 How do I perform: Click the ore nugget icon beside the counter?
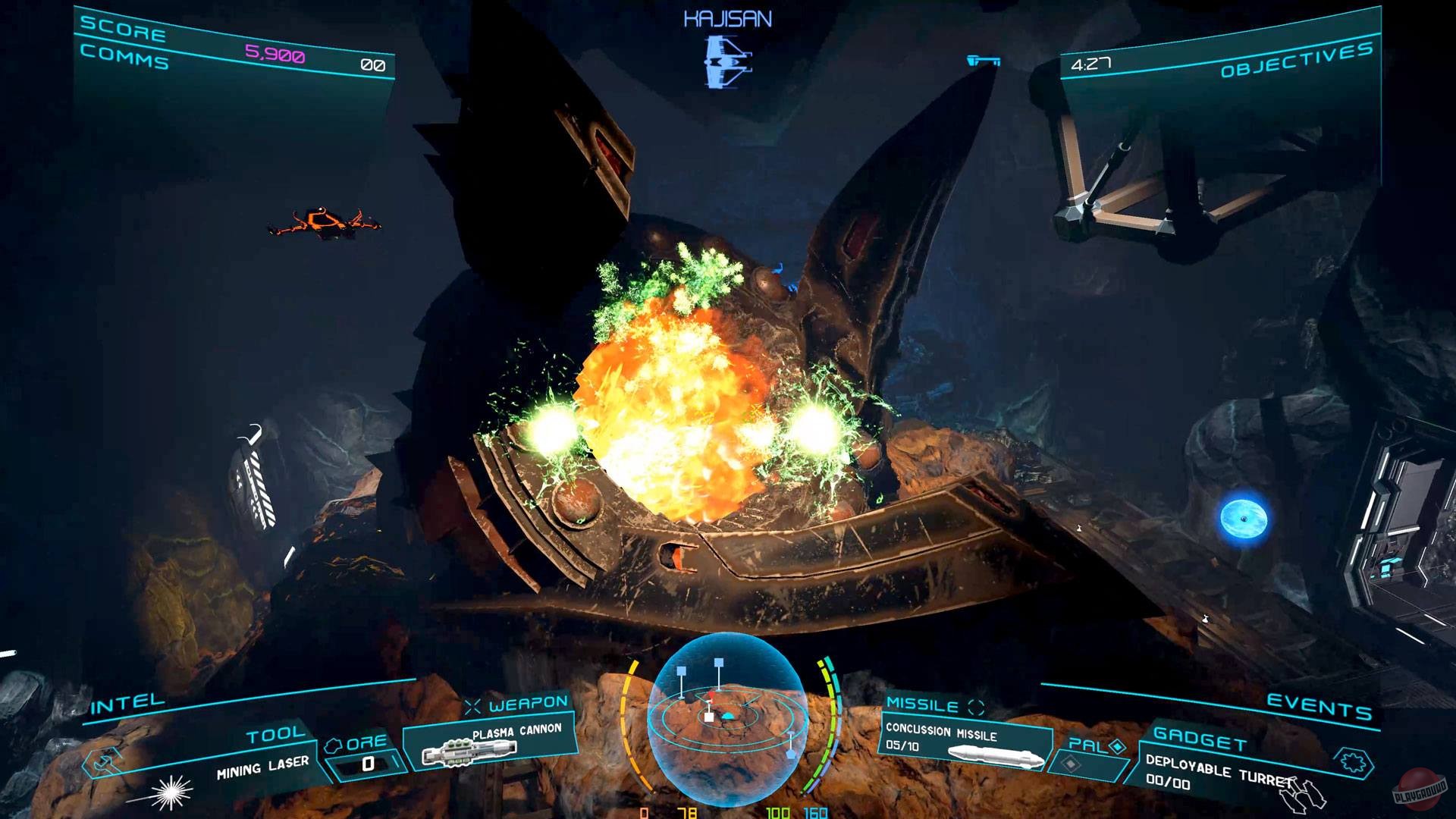(333, 745)
